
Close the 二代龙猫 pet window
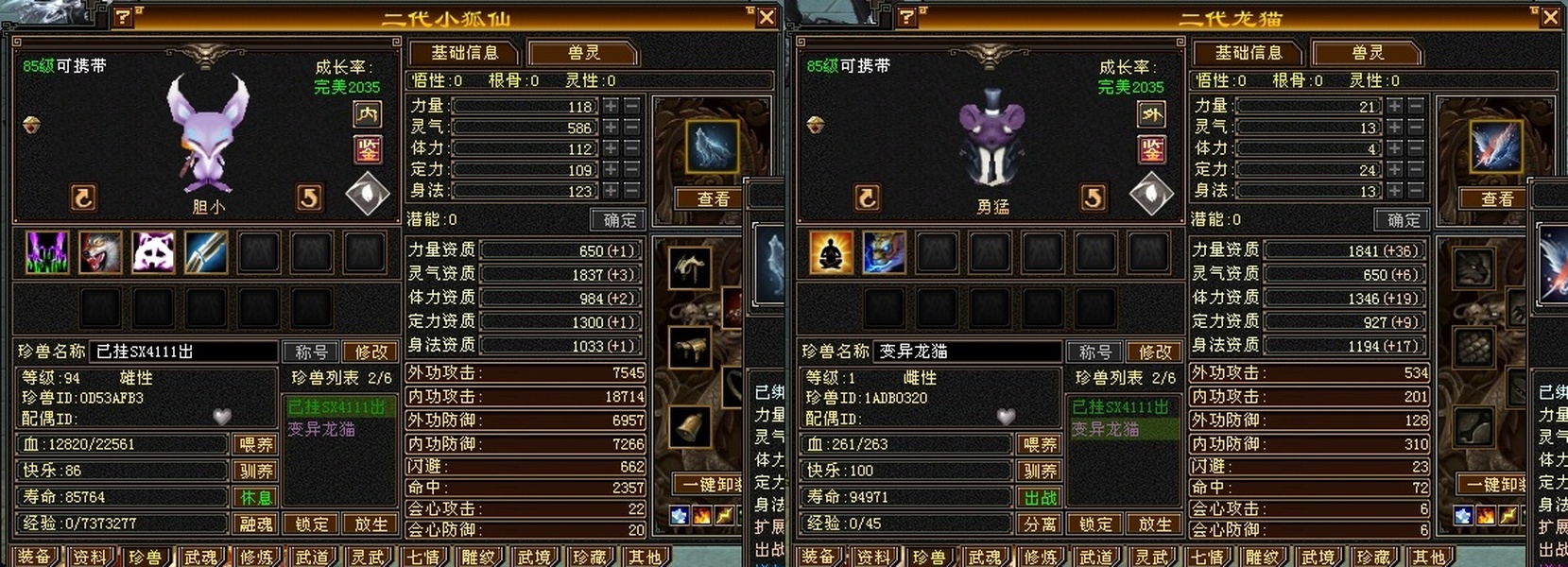point(1550,17)
